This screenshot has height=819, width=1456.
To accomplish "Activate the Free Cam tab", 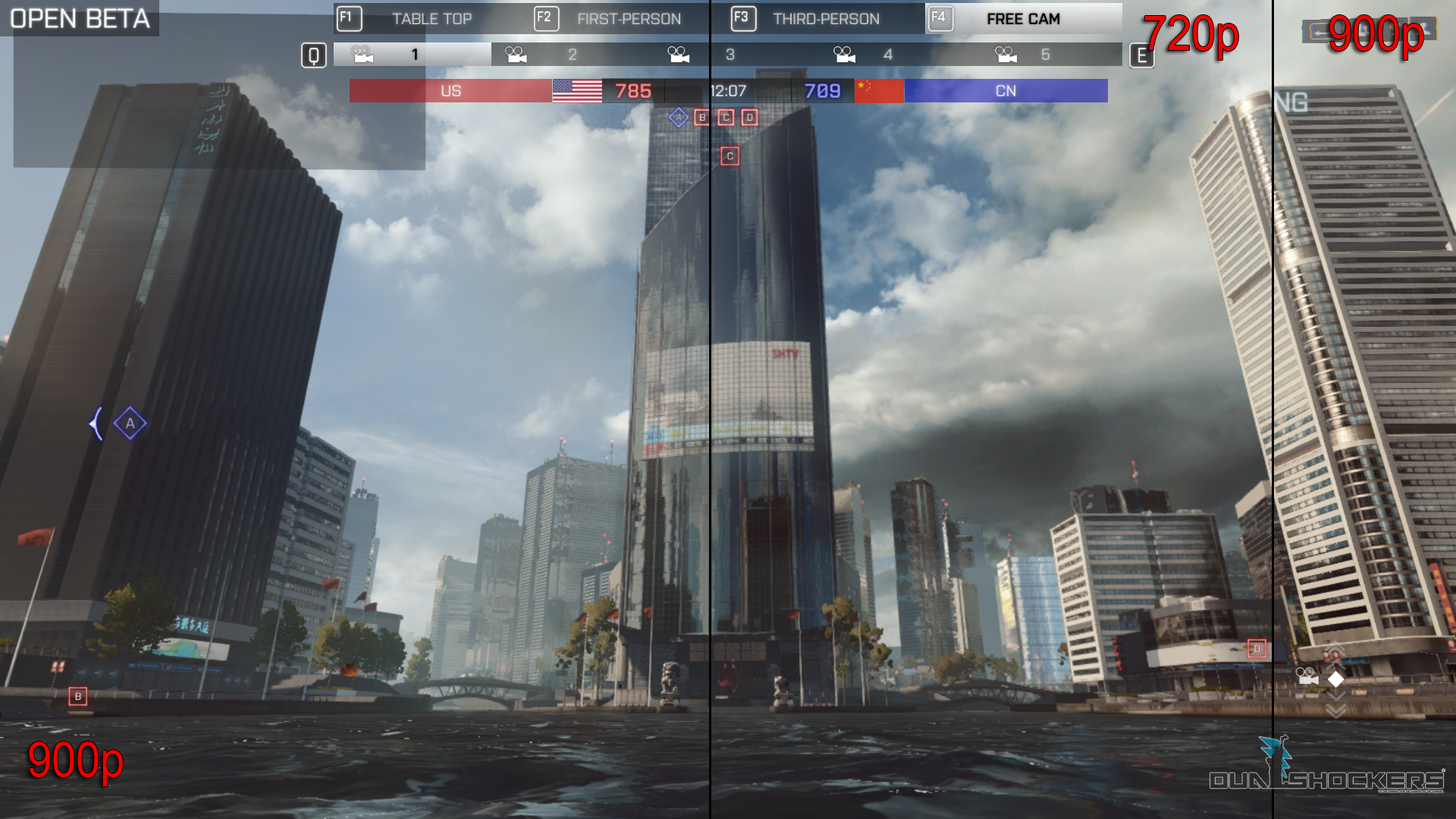I will (1022, 19).
